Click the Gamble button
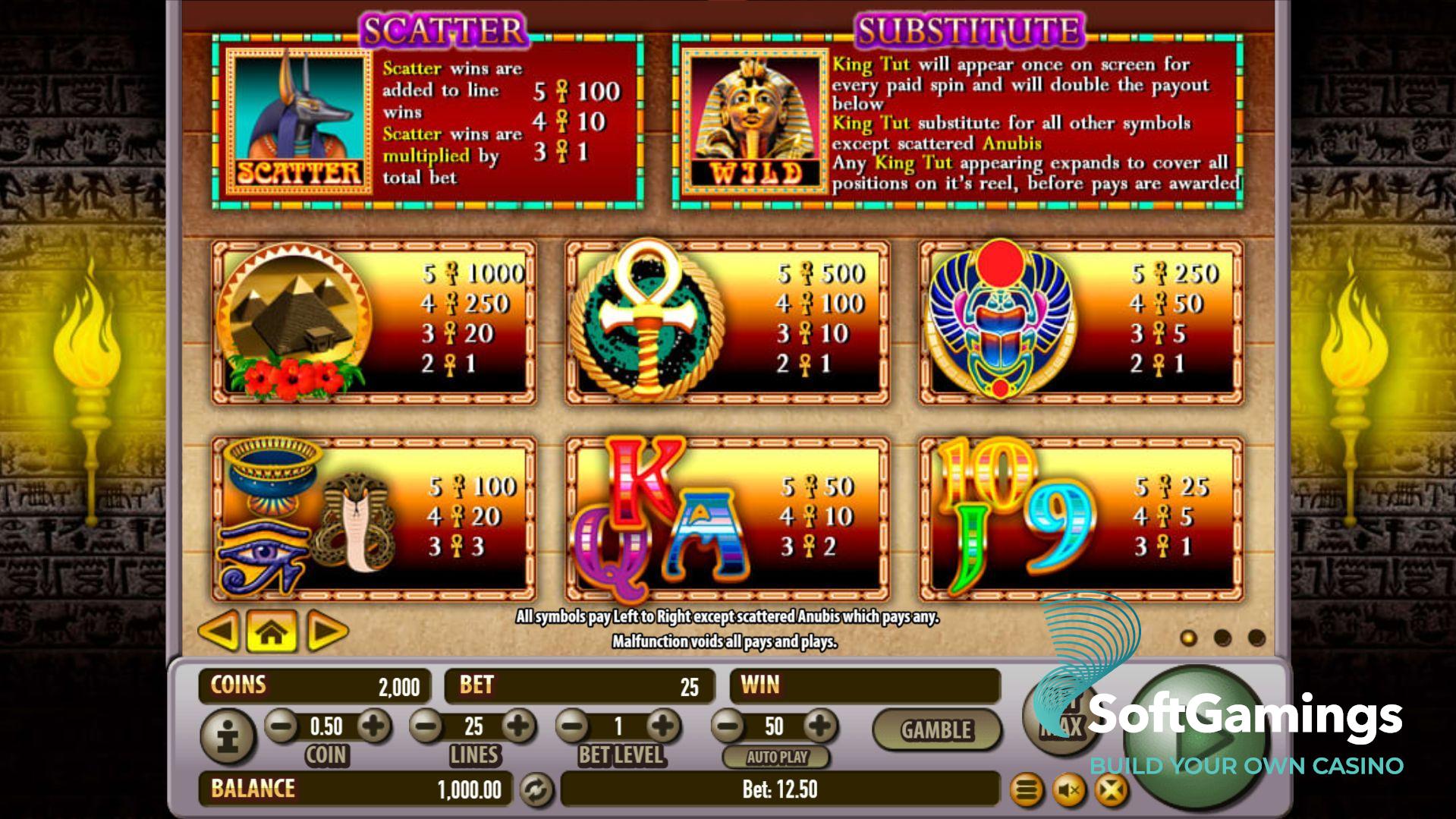 click(936, 730)
